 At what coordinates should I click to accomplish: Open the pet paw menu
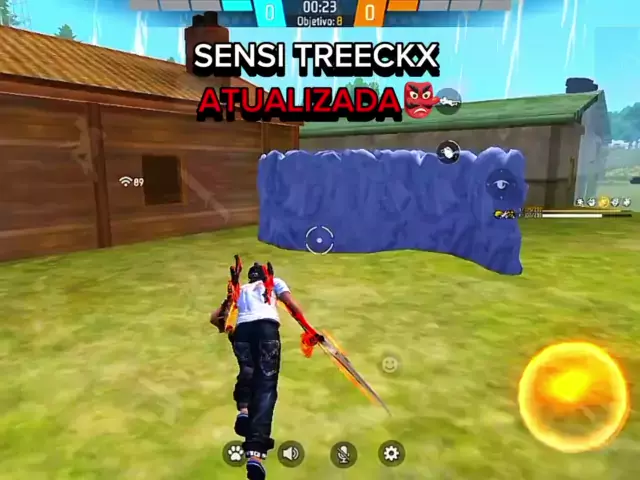(236, 454)
